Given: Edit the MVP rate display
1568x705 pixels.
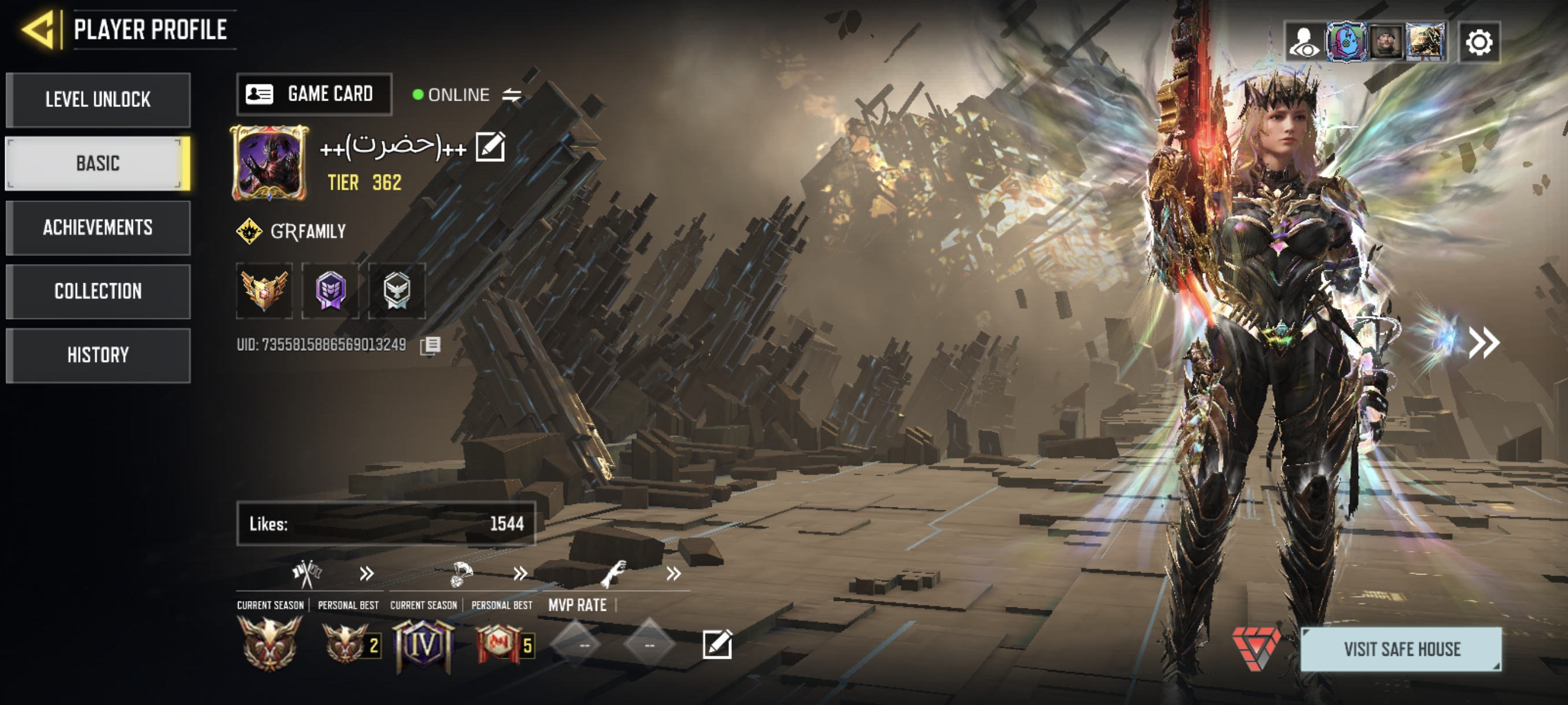Looking at the screenshot, I should tap(717, 644).
